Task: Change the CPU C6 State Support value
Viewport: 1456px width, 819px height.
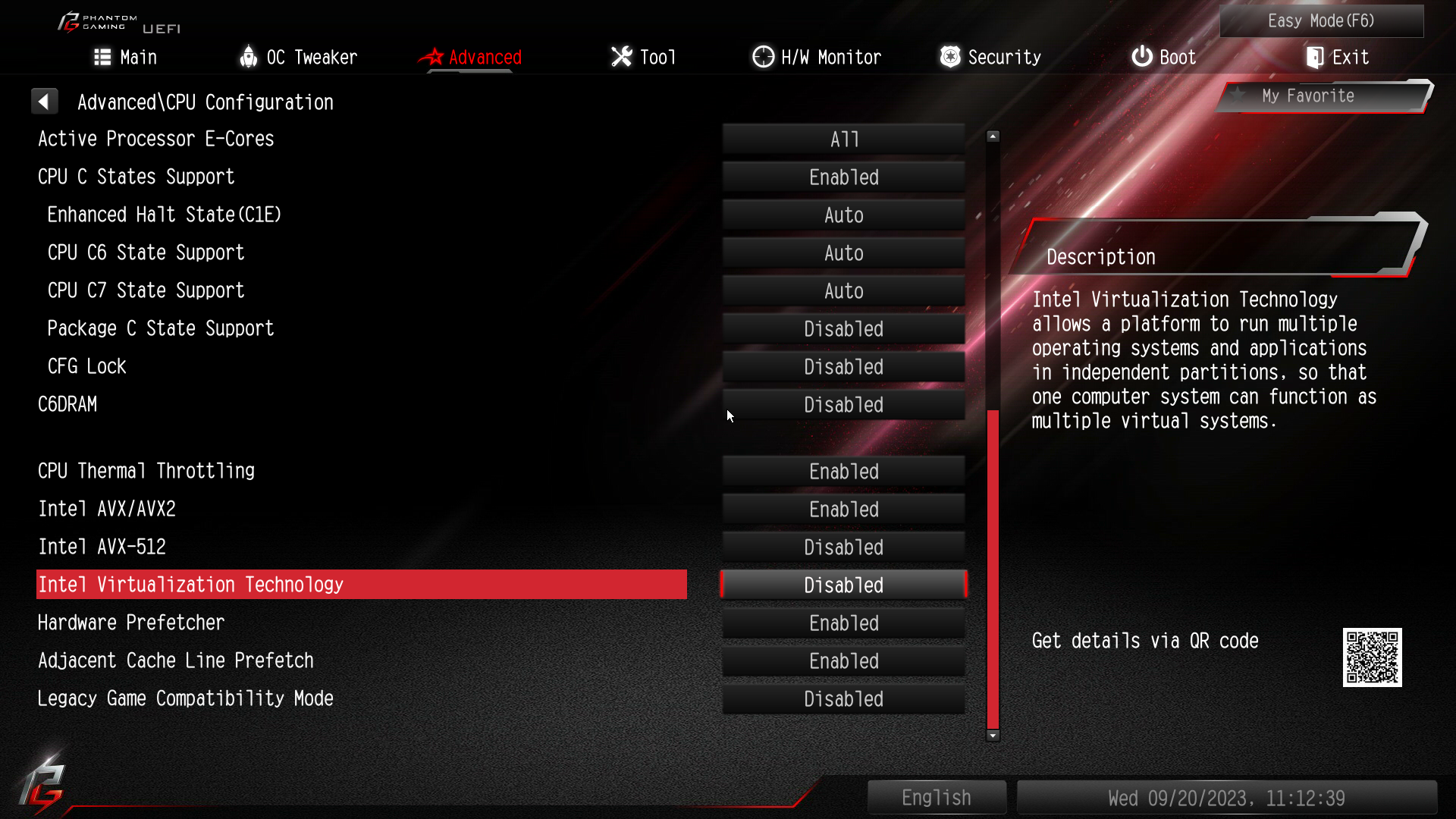Action: tap(843, 253)
